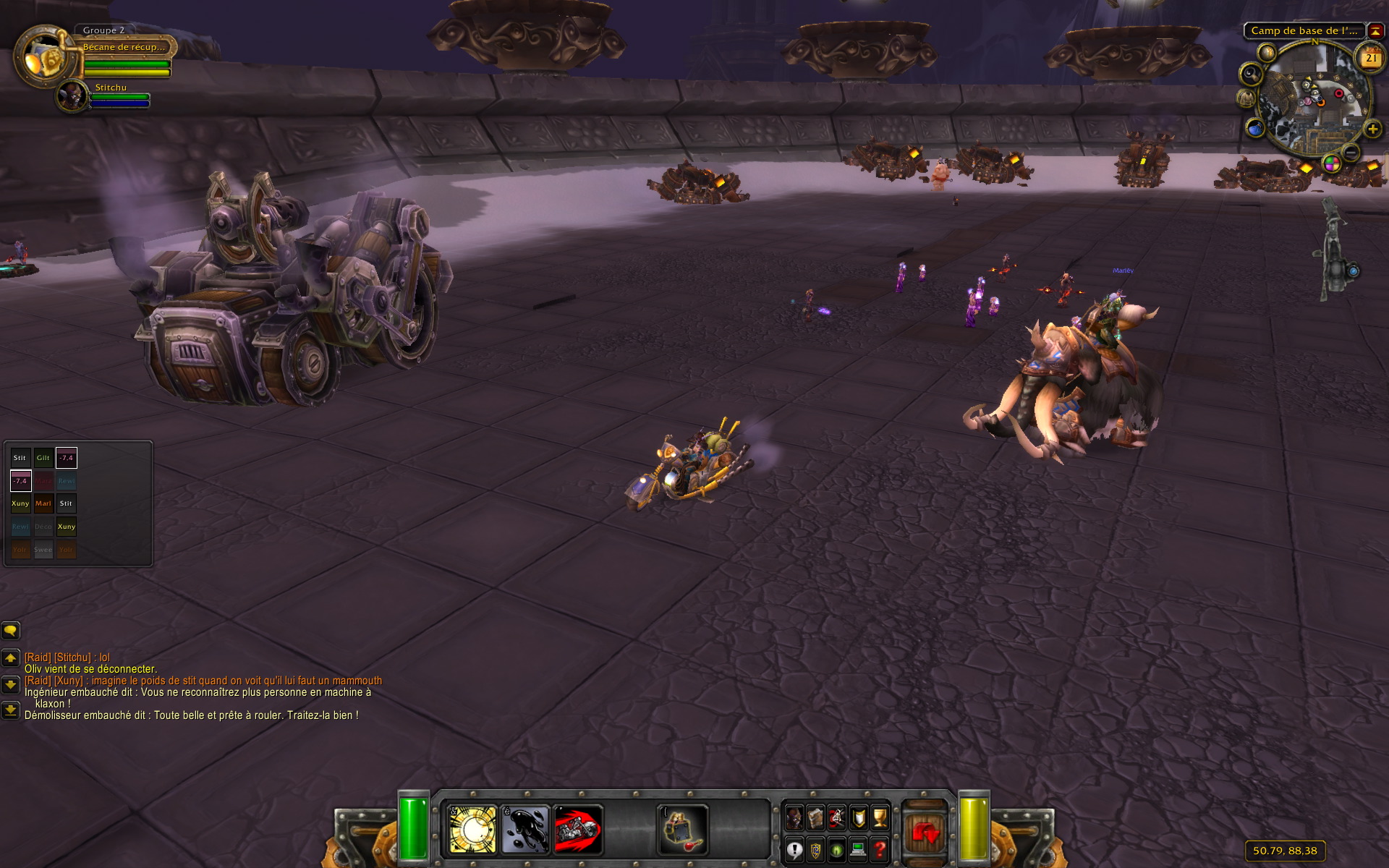Trigger the red motorcycle boost ability
The height and width of the screenshot is (868, 1389).
pos(578,829)
